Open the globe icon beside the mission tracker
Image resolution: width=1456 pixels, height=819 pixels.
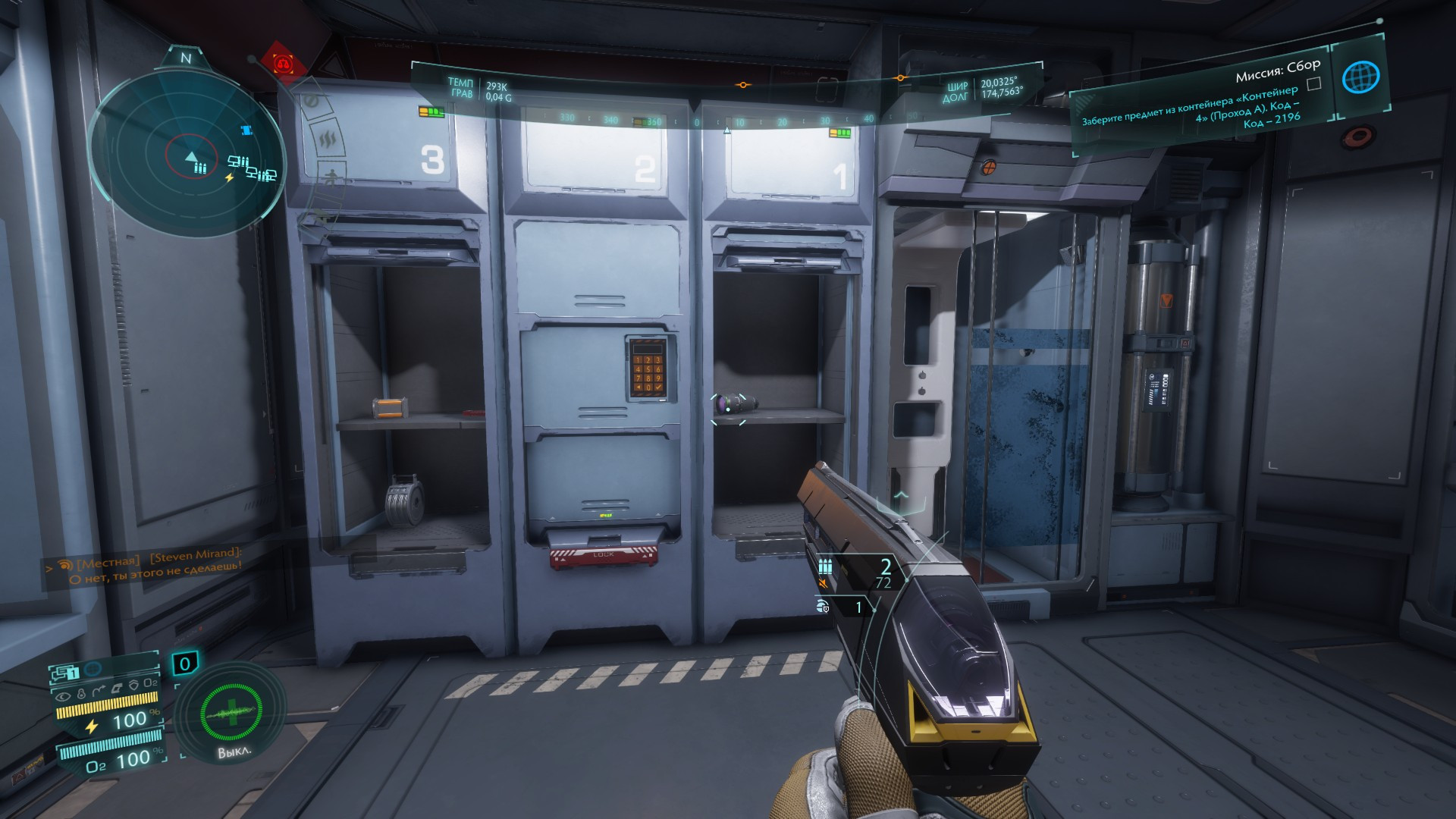[x=1360, y=77]
